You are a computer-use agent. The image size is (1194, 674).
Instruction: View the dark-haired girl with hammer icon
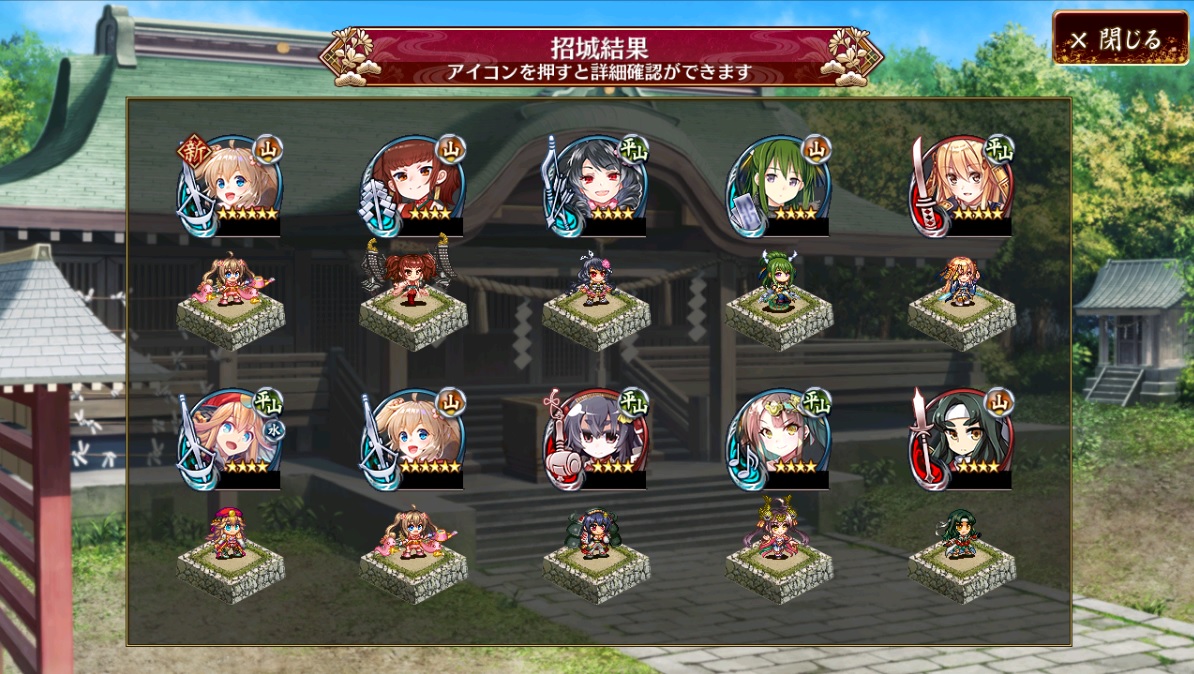[x=596, y=438]
